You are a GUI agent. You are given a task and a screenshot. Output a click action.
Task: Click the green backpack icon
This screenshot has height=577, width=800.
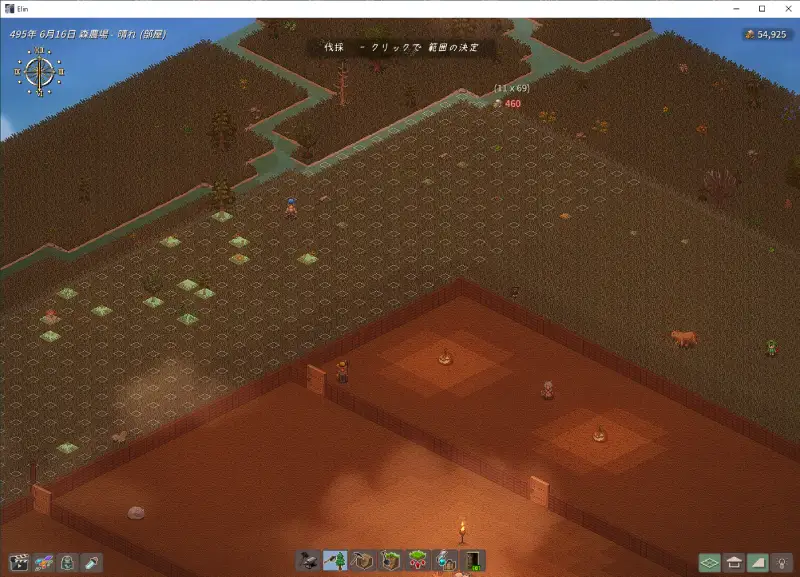(67, 563)
